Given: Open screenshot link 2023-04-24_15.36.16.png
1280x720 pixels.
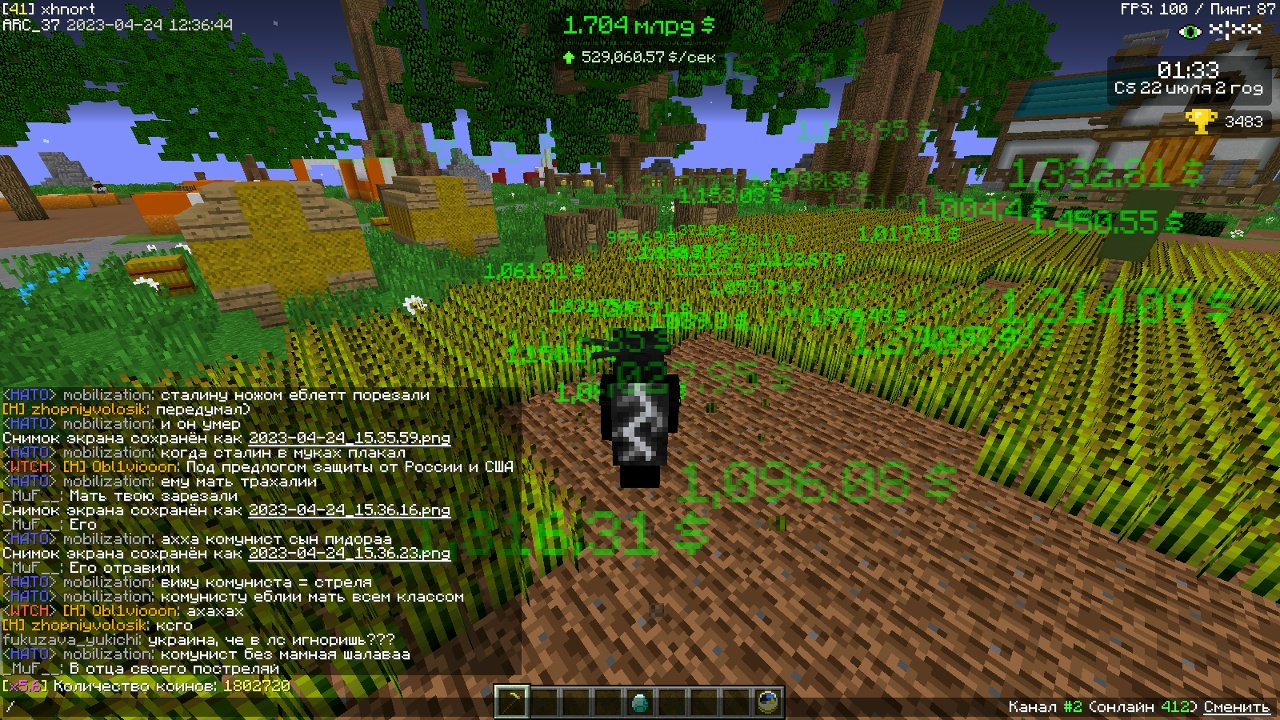Looking at the screenshot, I should click(349, 510).
